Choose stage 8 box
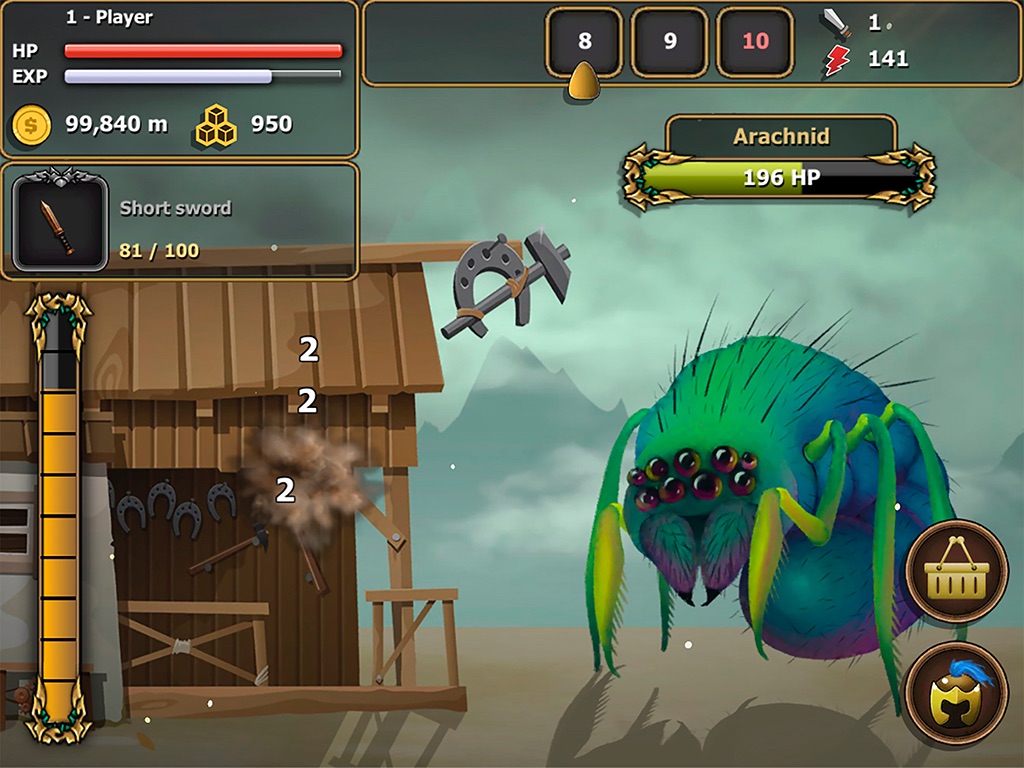This screenshot has height=768, width=1024. 585,42
